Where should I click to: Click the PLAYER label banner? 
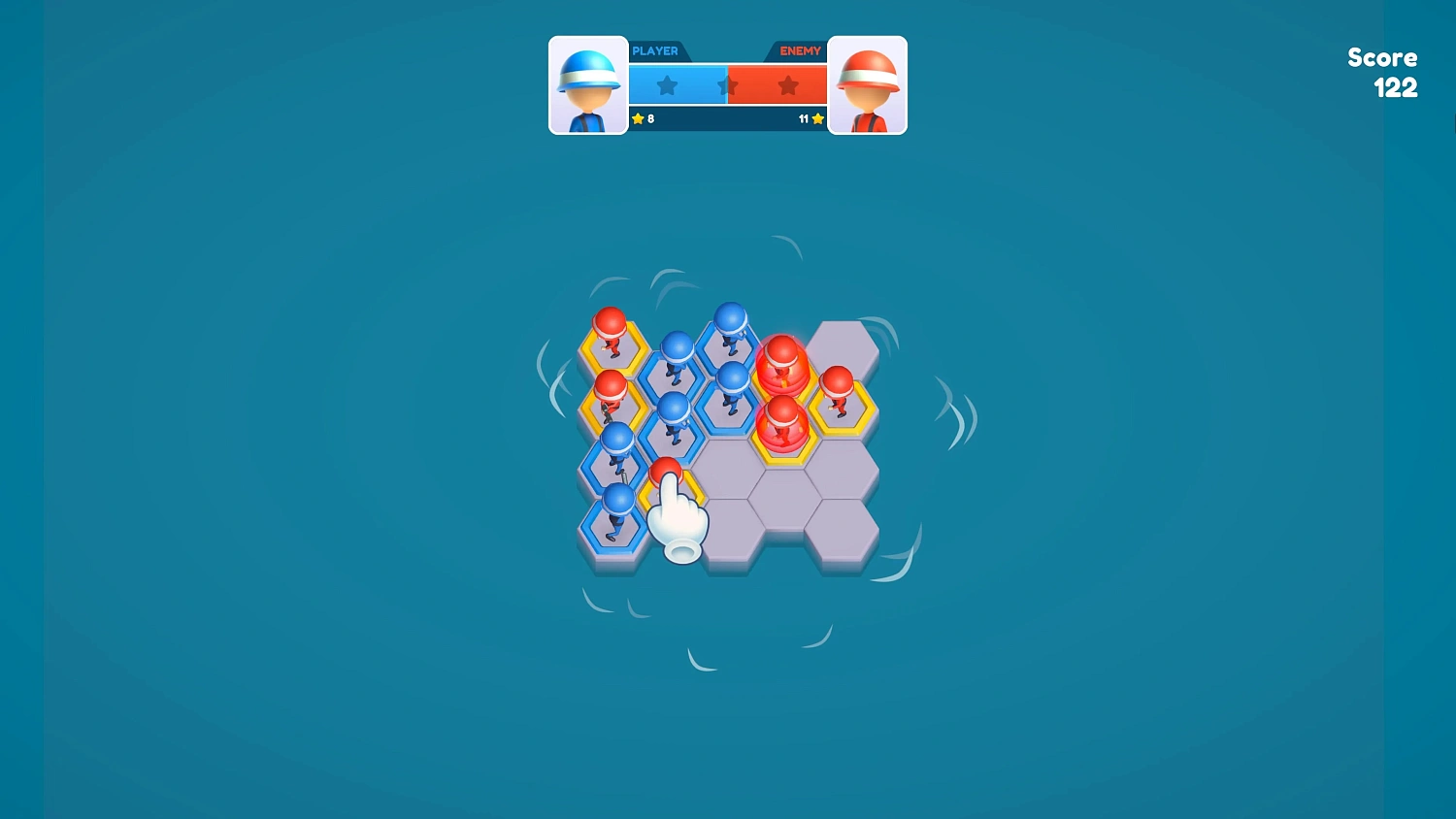click(x=655, y=50)
